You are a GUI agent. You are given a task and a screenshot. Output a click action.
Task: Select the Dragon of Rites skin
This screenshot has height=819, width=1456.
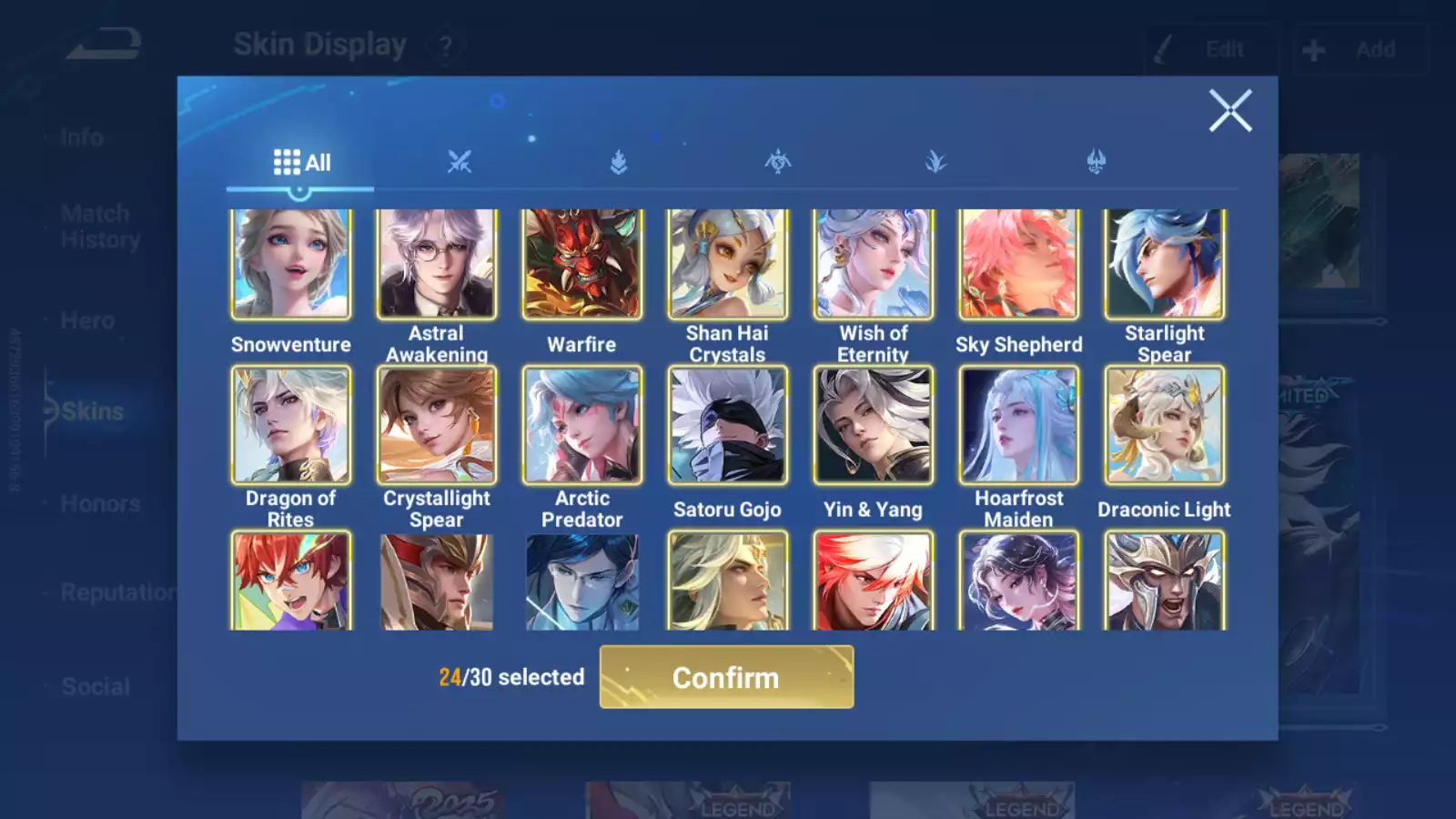(290, 425)
